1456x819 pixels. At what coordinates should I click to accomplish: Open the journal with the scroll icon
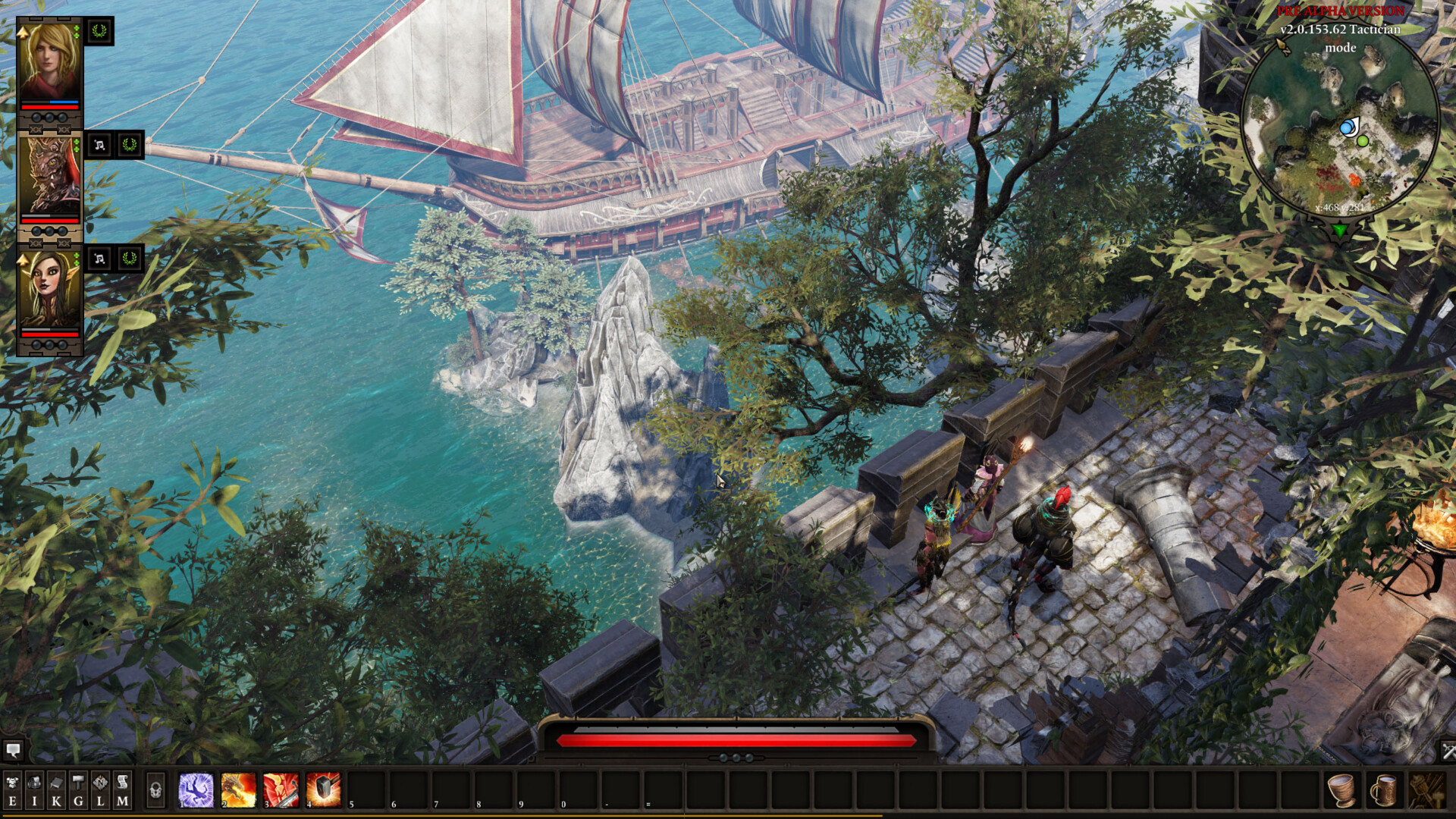pyautogui.click(x=122, y=781)
